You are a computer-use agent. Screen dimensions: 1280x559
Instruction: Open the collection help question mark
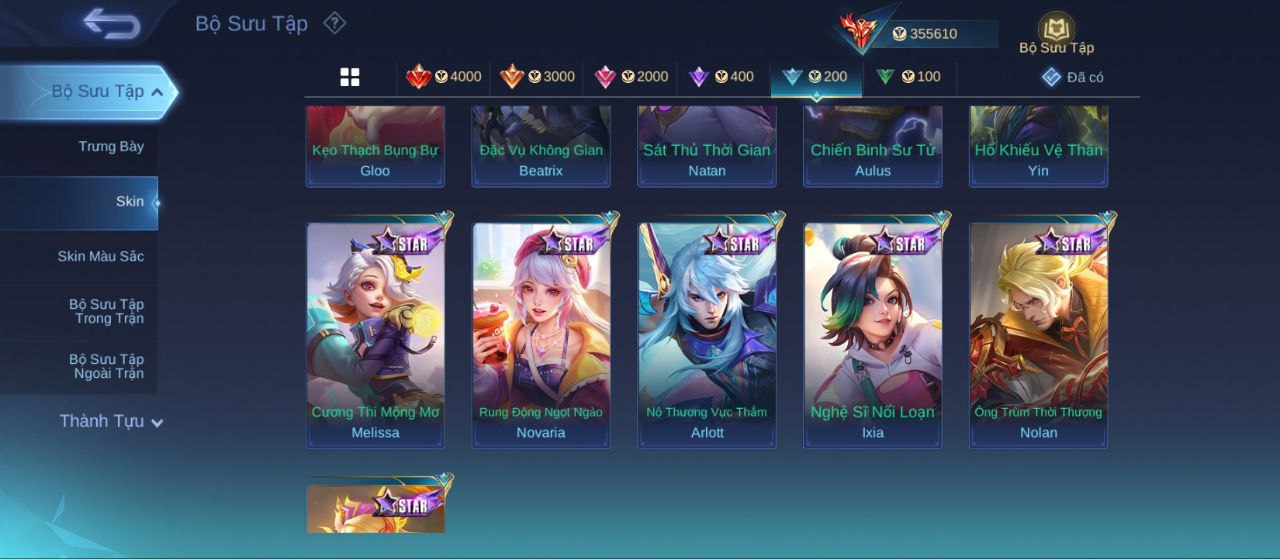coord(335,23)
